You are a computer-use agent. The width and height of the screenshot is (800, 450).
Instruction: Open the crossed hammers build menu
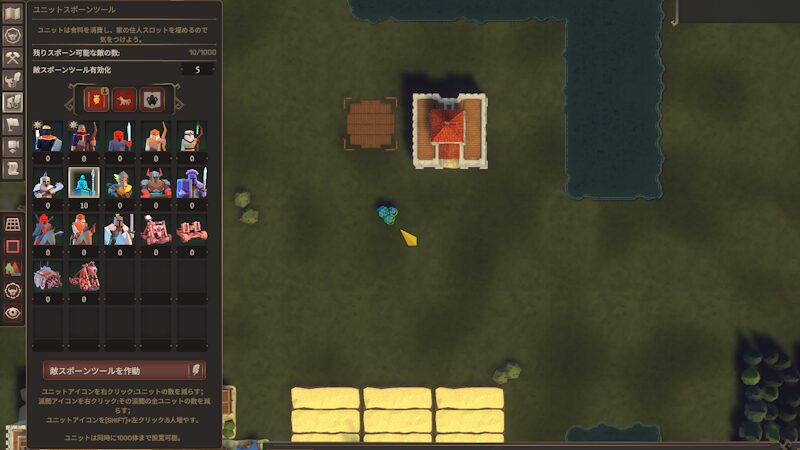[x=13, y=58]
